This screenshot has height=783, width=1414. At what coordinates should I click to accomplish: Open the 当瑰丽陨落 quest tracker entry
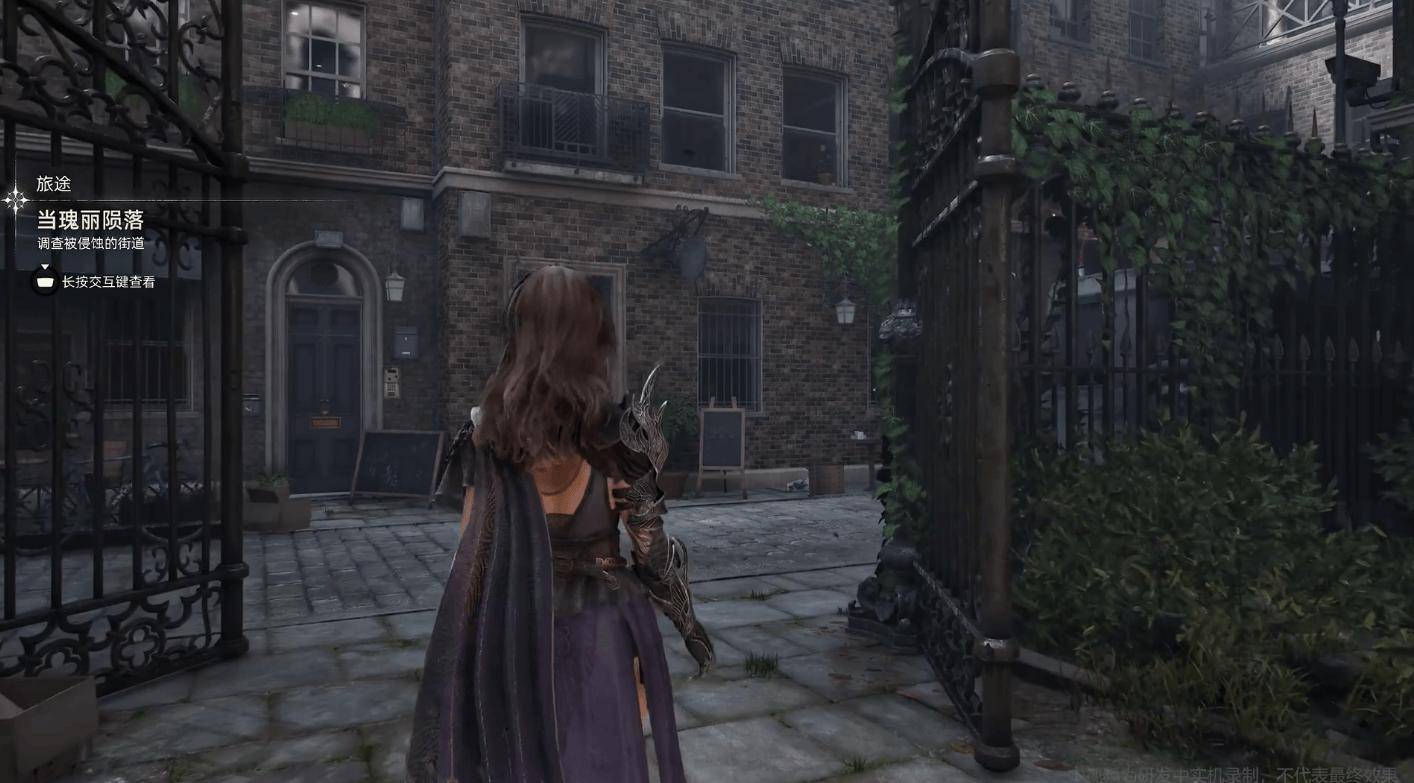coord(90,220)
